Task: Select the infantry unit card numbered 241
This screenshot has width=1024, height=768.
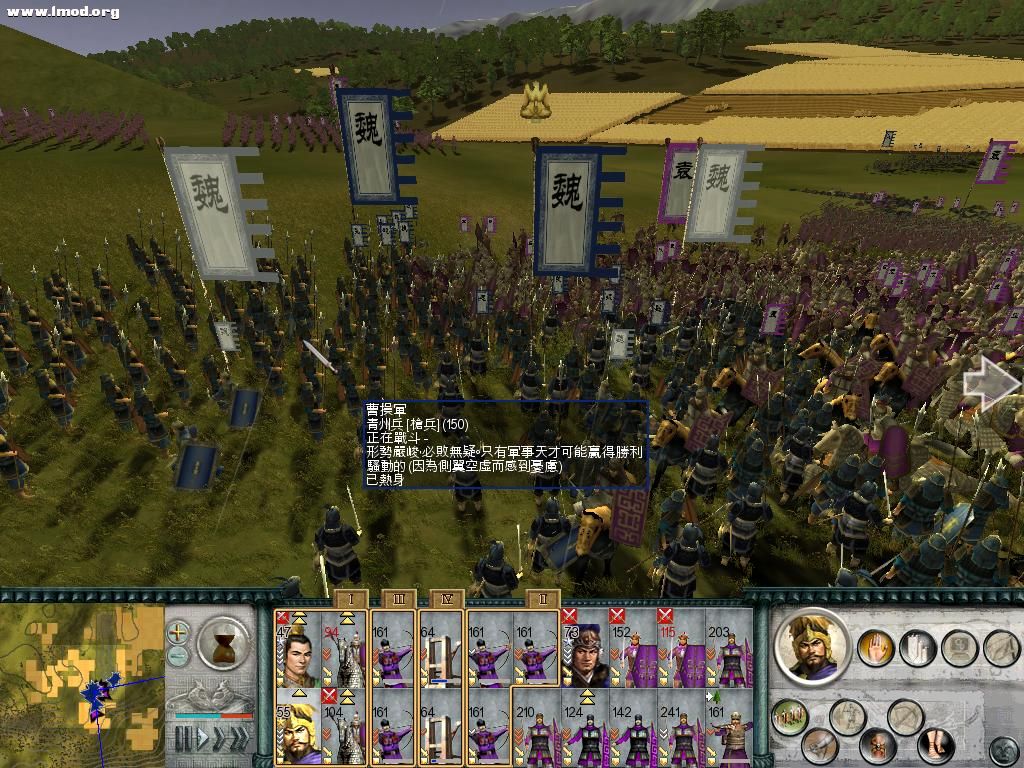Action: coord(681,726)
